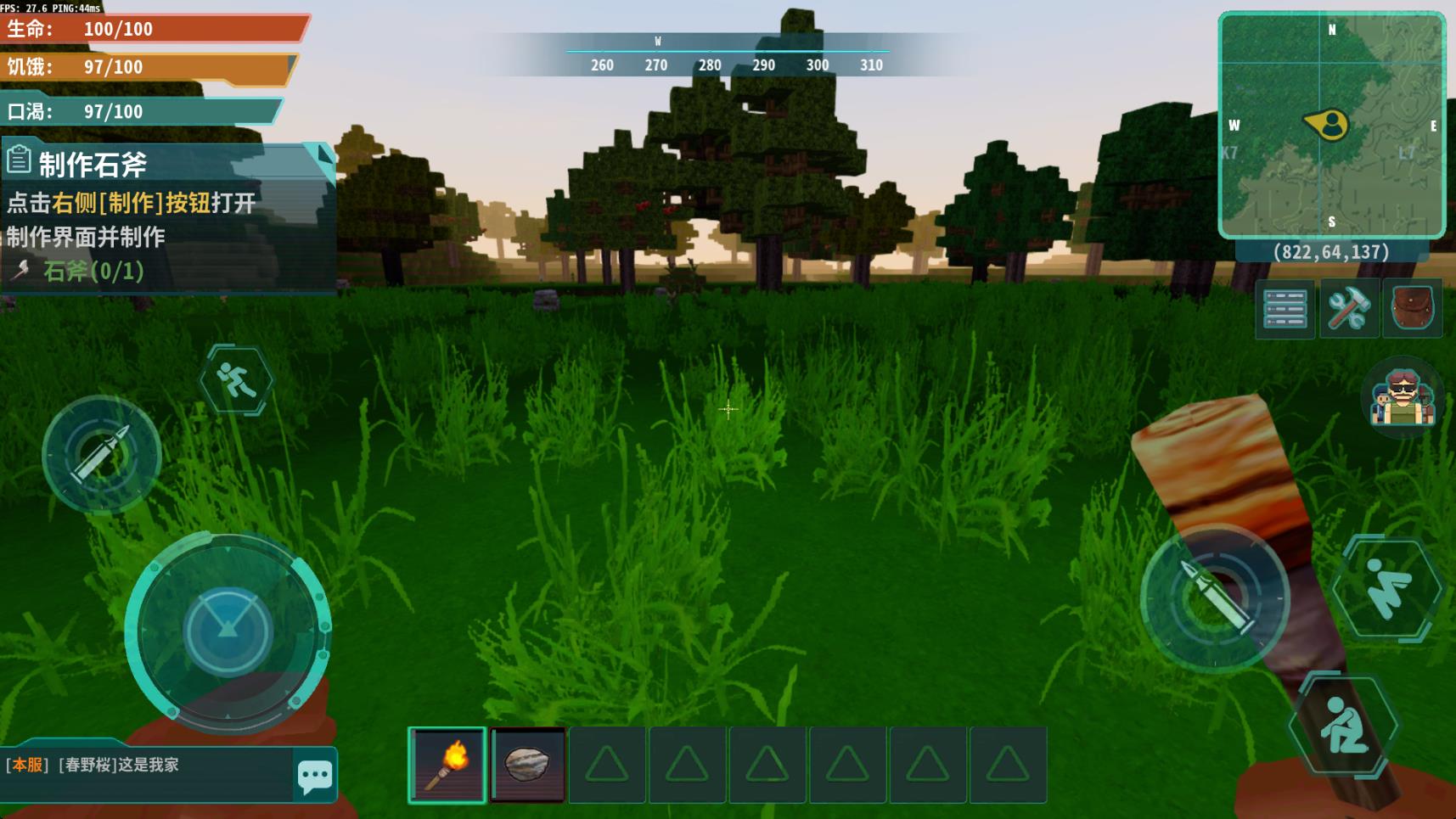Screen dimensions: 1456x819
Task: Select the torch hotbar slot
Action: pyautogui.click(x=447, y=764)
